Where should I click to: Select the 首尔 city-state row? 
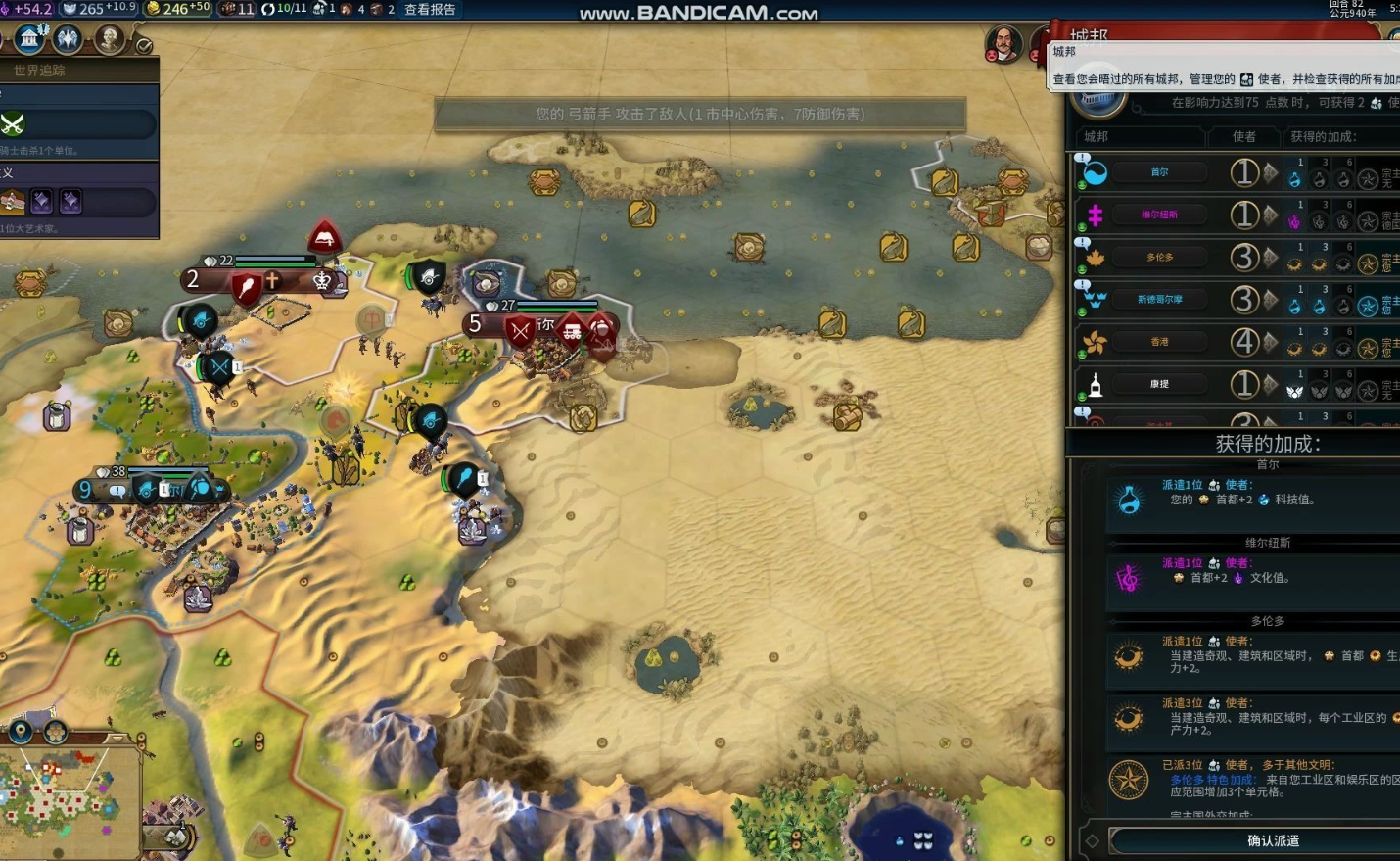point(1159,172)
